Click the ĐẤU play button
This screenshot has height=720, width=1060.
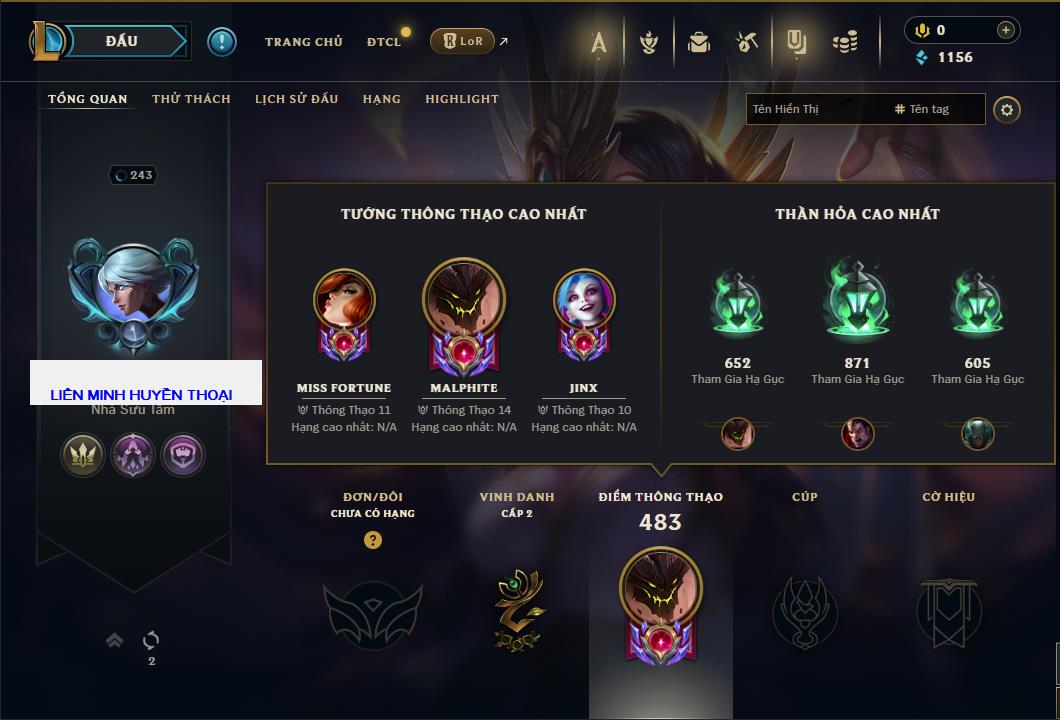tap(122, 41)
